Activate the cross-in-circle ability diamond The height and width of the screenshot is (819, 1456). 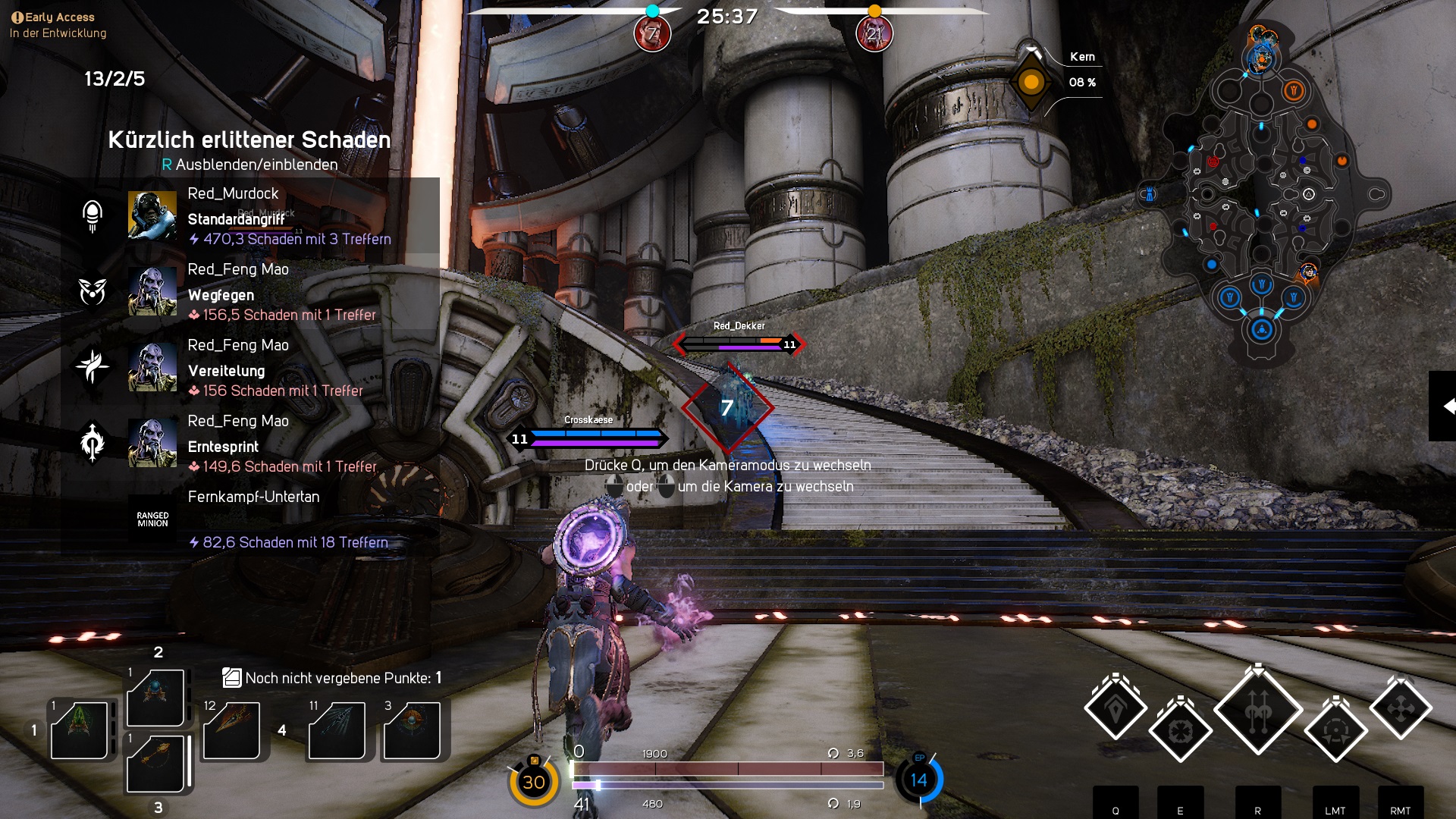click(x=1180, y=731)
